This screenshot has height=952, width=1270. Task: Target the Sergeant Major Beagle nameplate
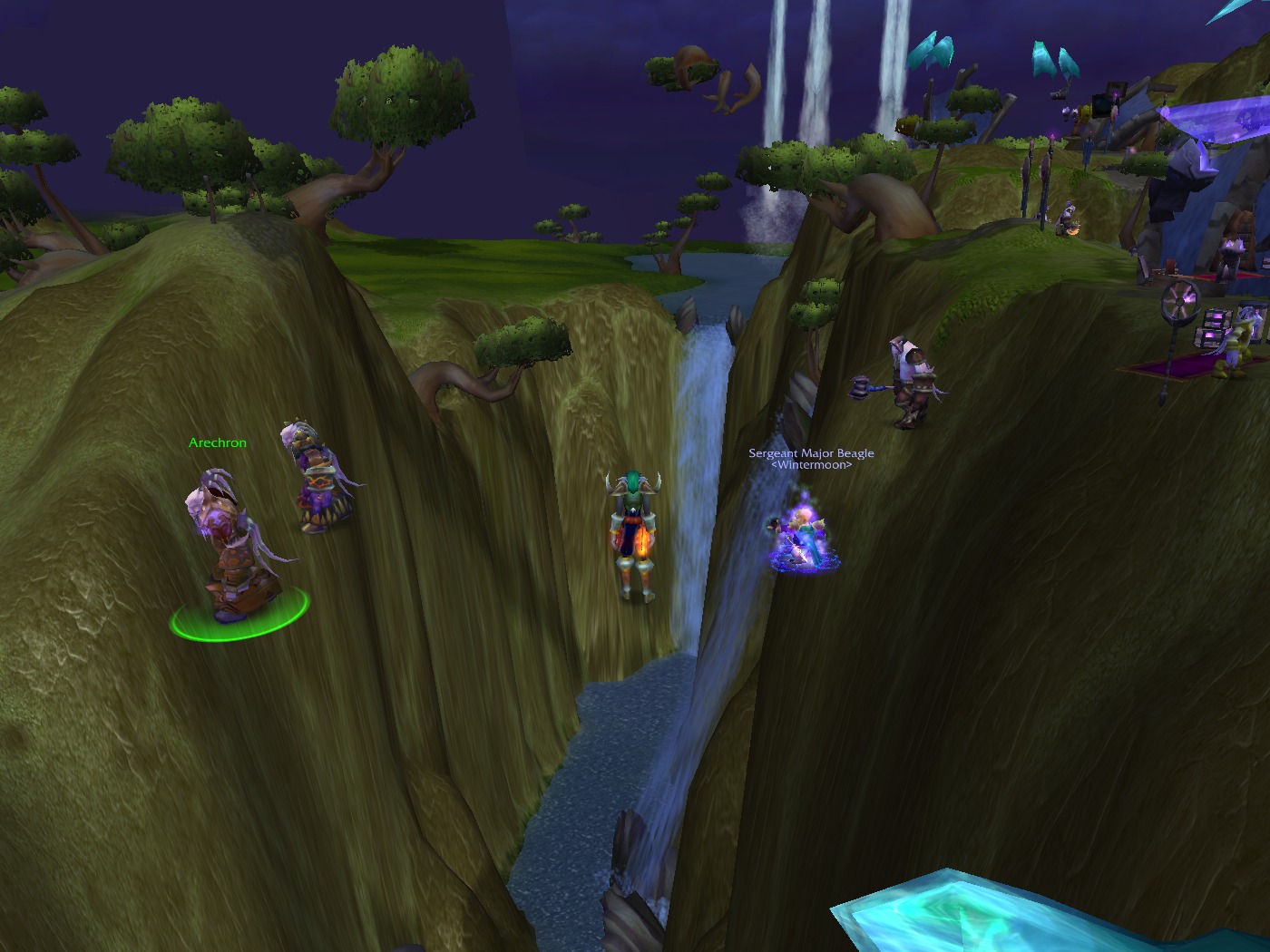point(811,453)
